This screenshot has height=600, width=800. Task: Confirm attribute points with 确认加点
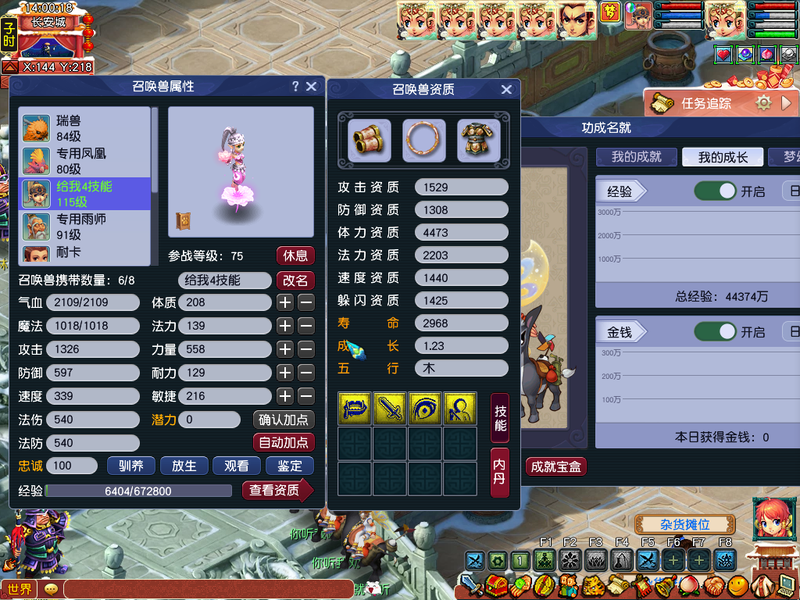284,420
